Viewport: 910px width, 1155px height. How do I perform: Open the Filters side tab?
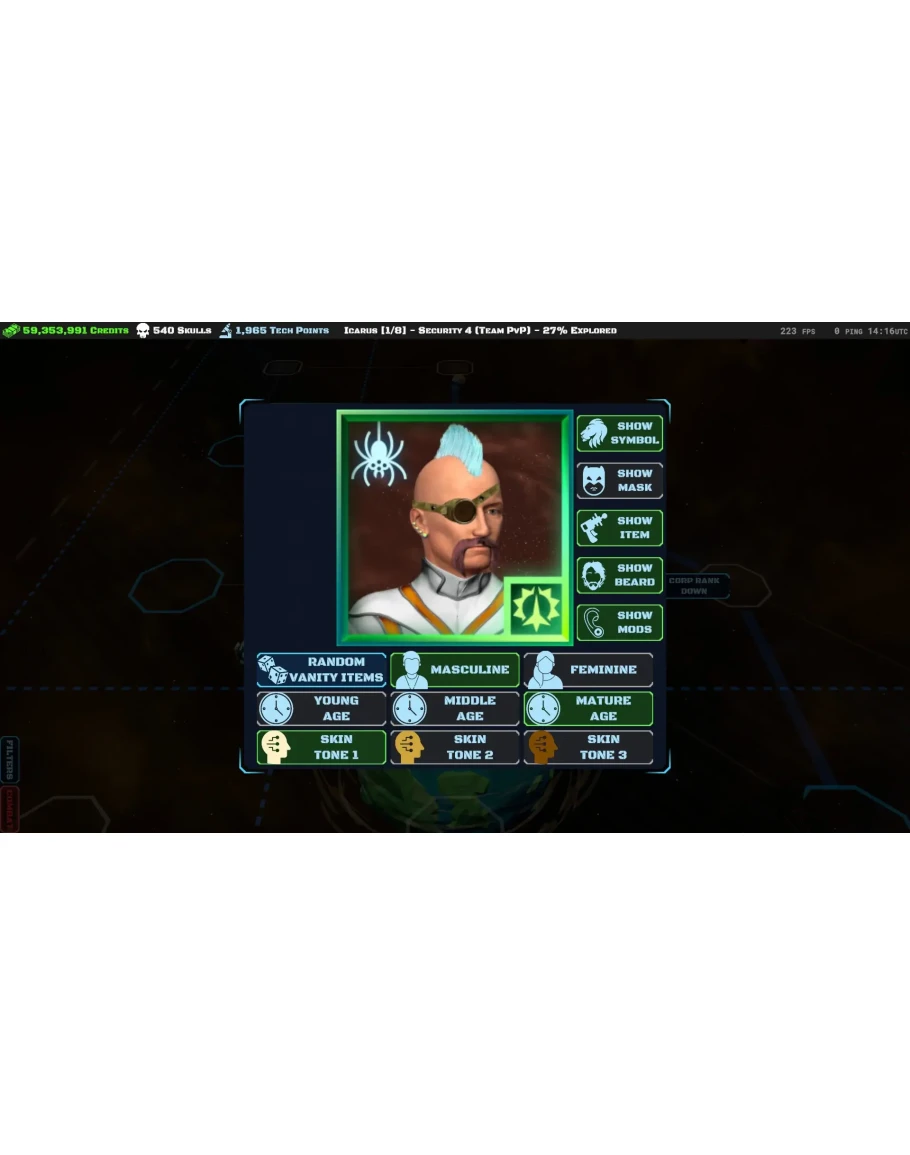tap(10, 759)
